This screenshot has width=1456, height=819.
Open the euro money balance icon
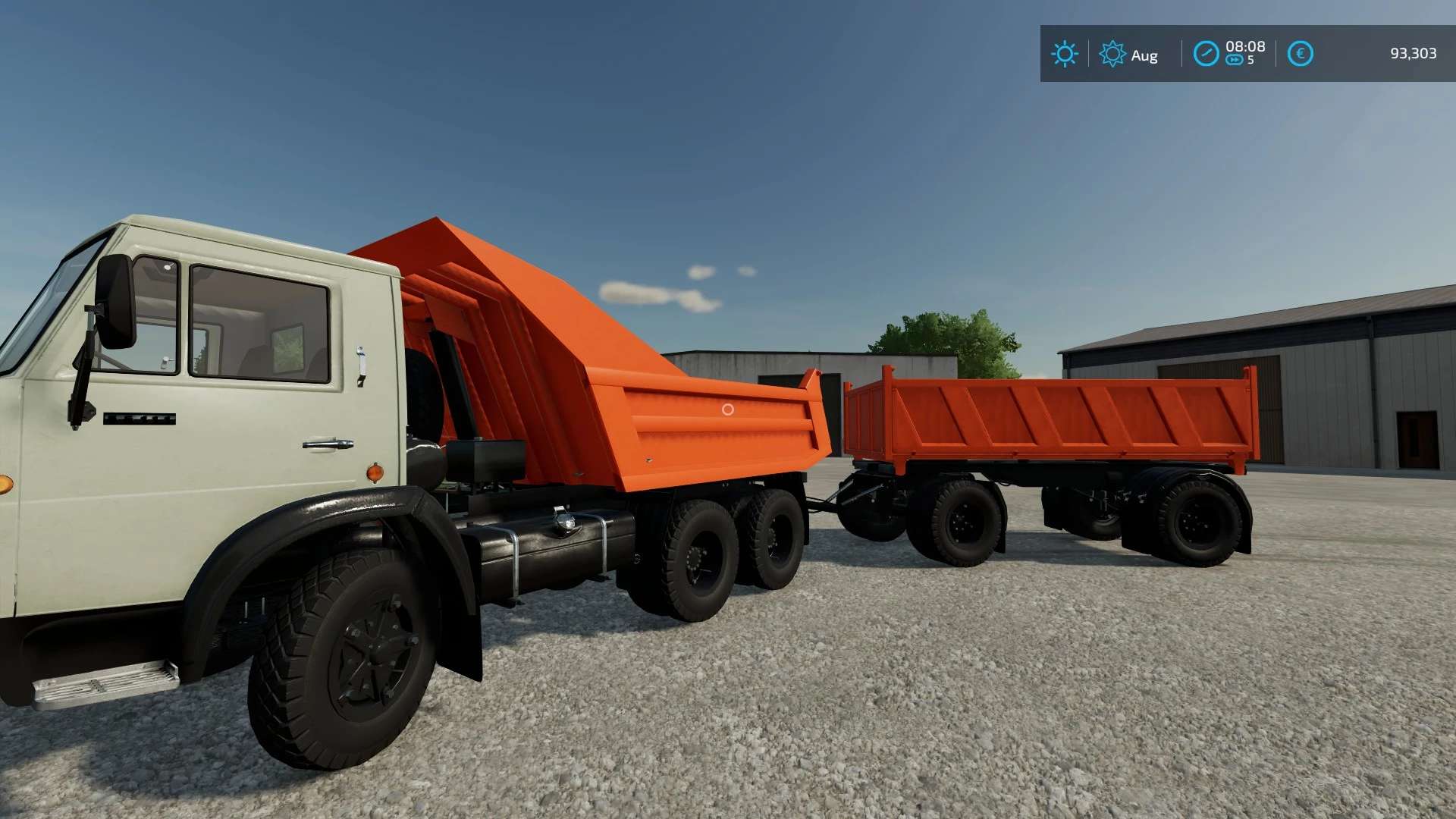(x=1300, y=54)
